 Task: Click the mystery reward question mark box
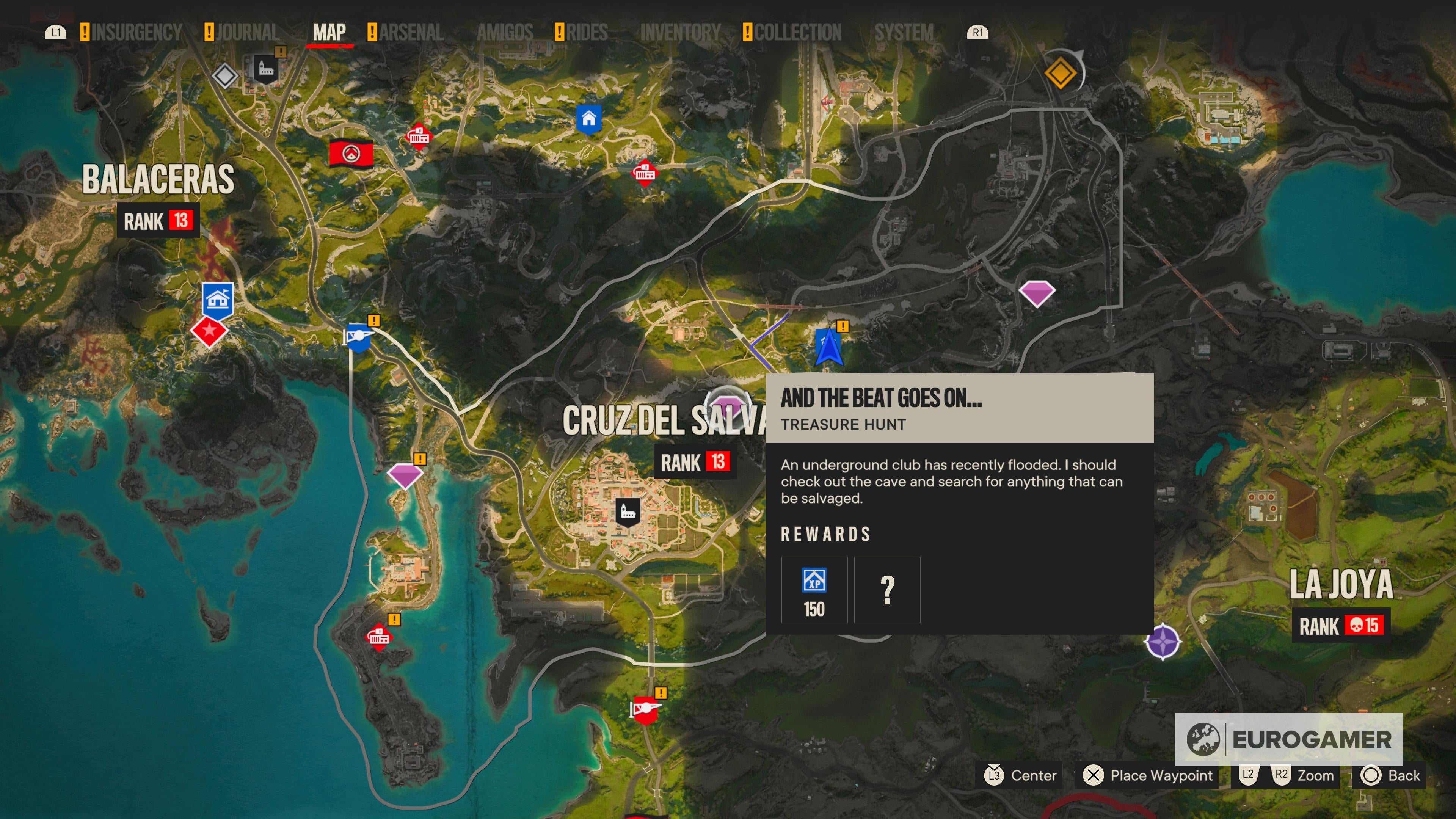886,590
